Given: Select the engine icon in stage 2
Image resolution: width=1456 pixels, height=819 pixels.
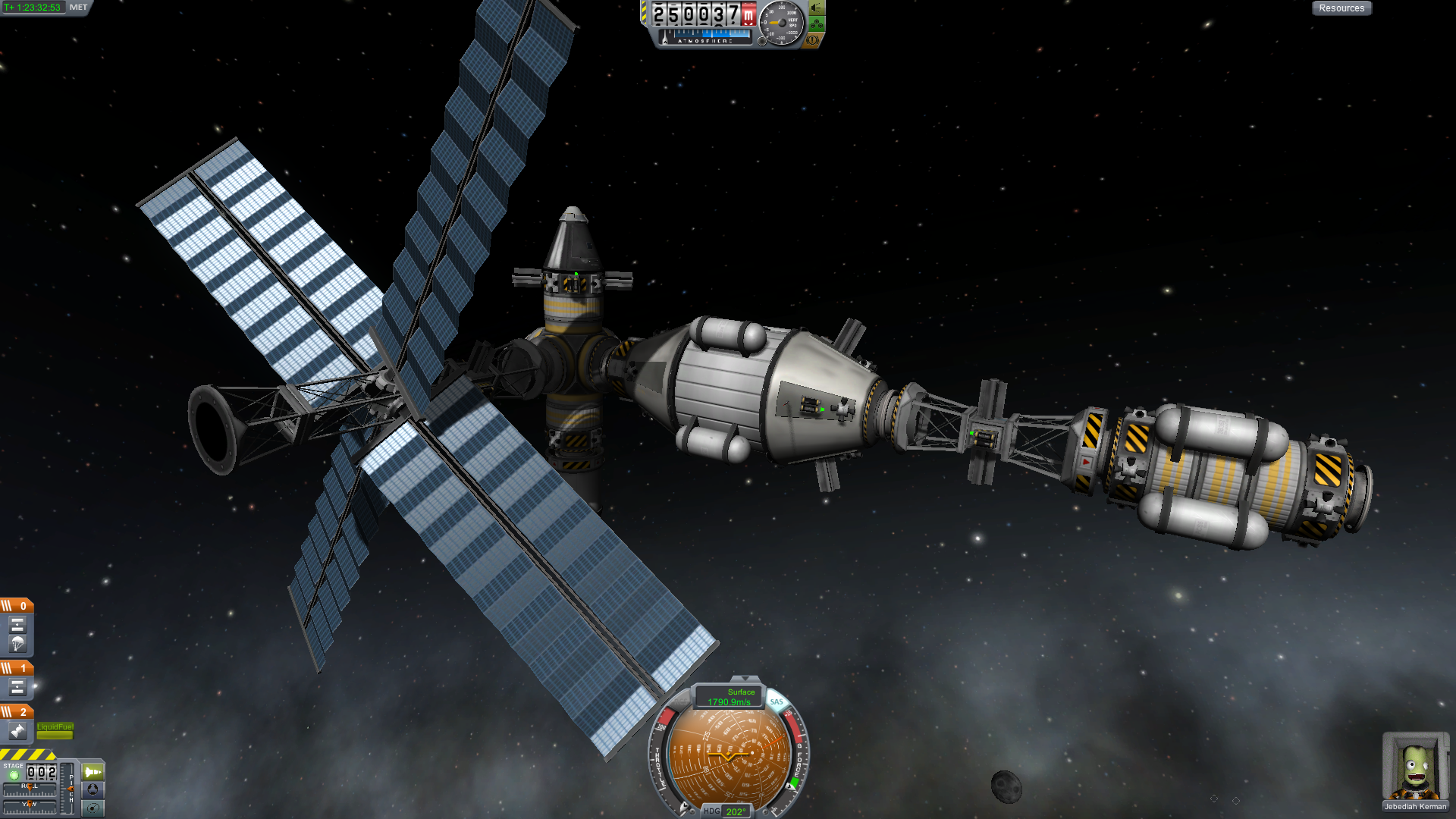Looking at the screenshot, I should click(x=17, y=731).
